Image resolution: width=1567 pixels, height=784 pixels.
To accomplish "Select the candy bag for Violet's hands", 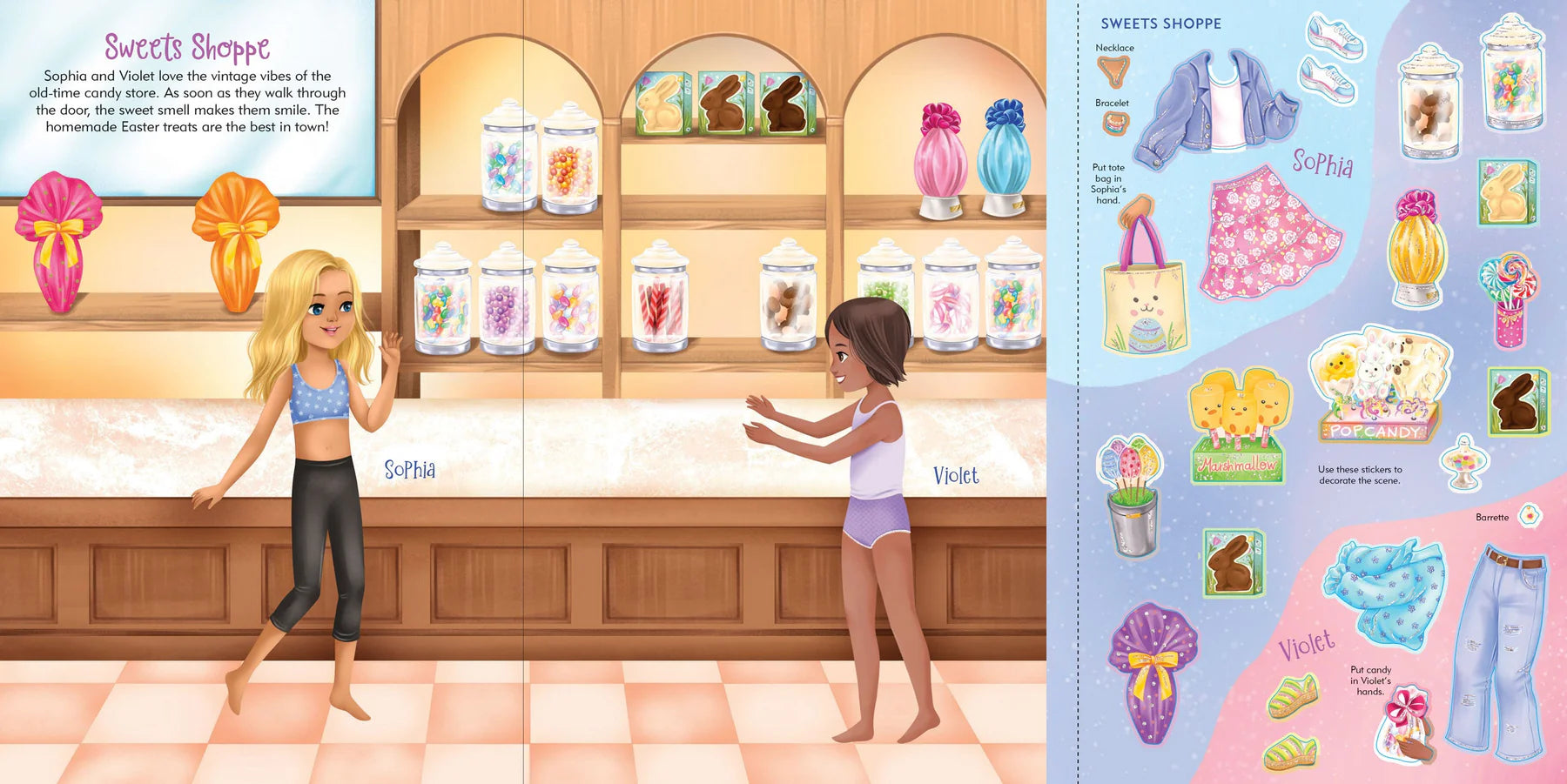I will coord(1405,722).
